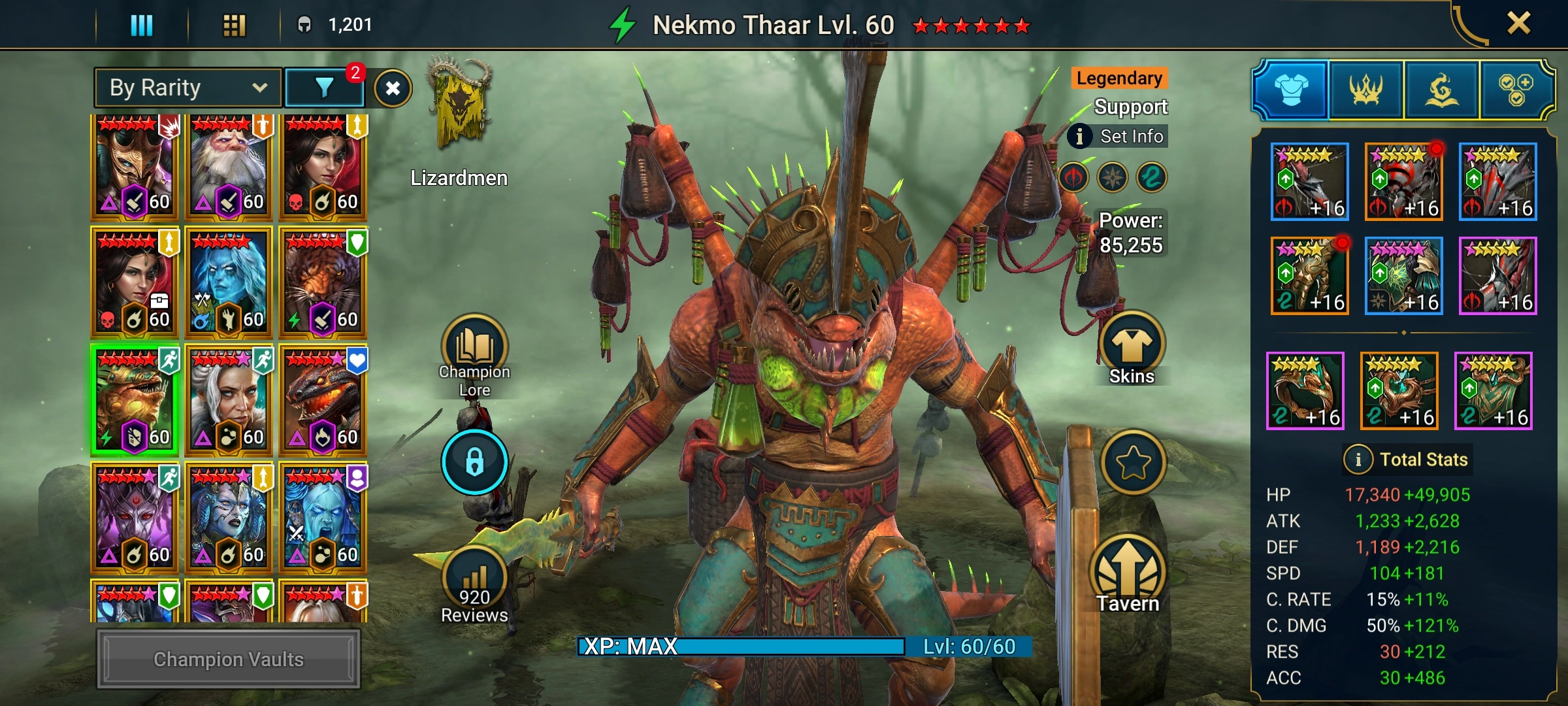
Task: Show Set Info details
Action: tap(1119, 136)
